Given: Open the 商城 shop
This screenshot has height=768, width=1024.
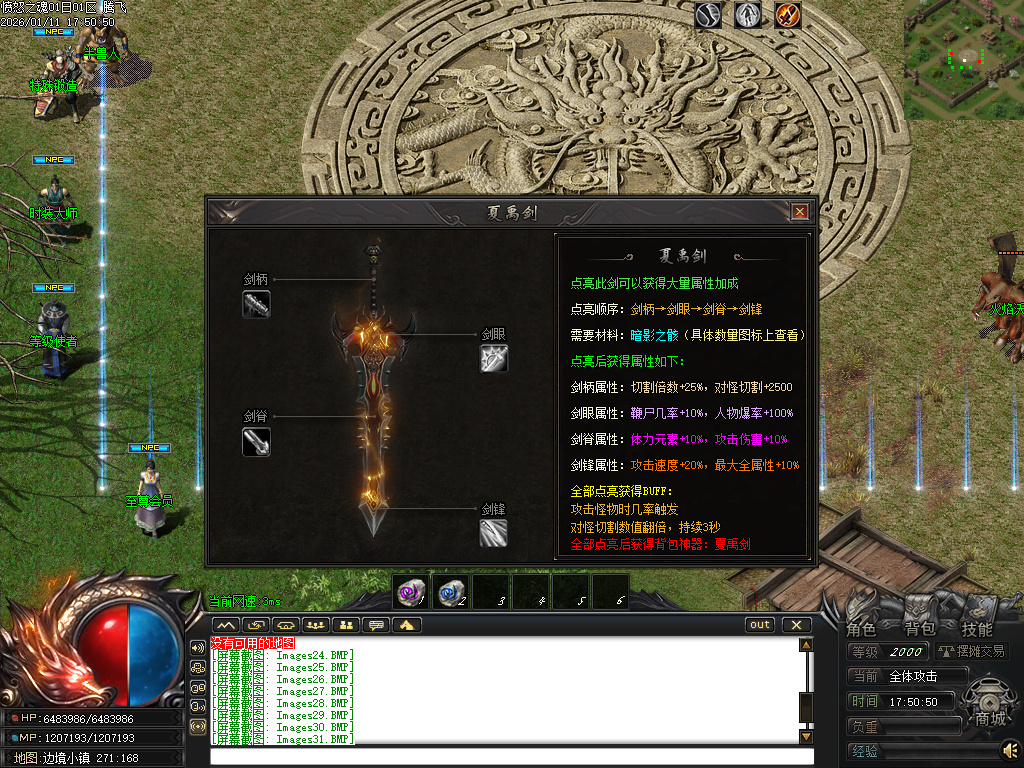Looking at the screenshot, I should 990,719.
